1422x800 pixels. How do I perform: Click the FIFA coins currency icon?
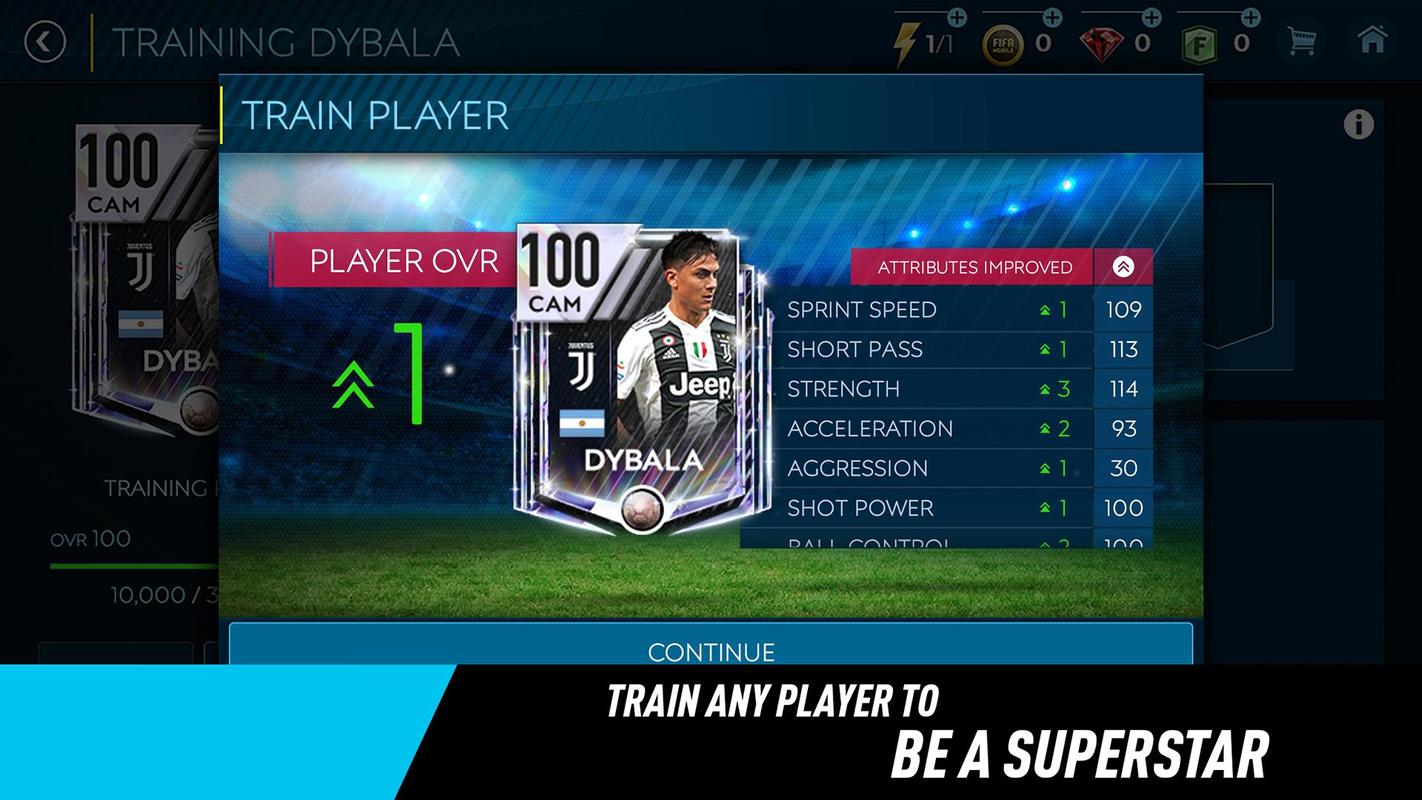click(x=1004, y=42)
